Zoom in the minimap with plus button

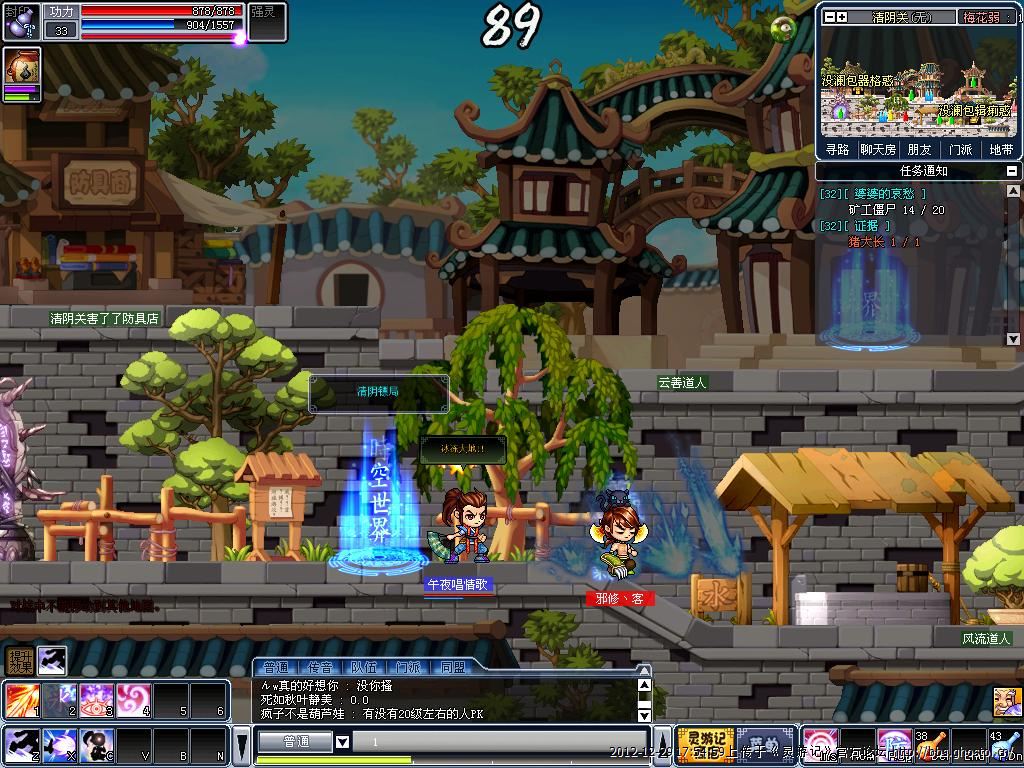[842, 17]
